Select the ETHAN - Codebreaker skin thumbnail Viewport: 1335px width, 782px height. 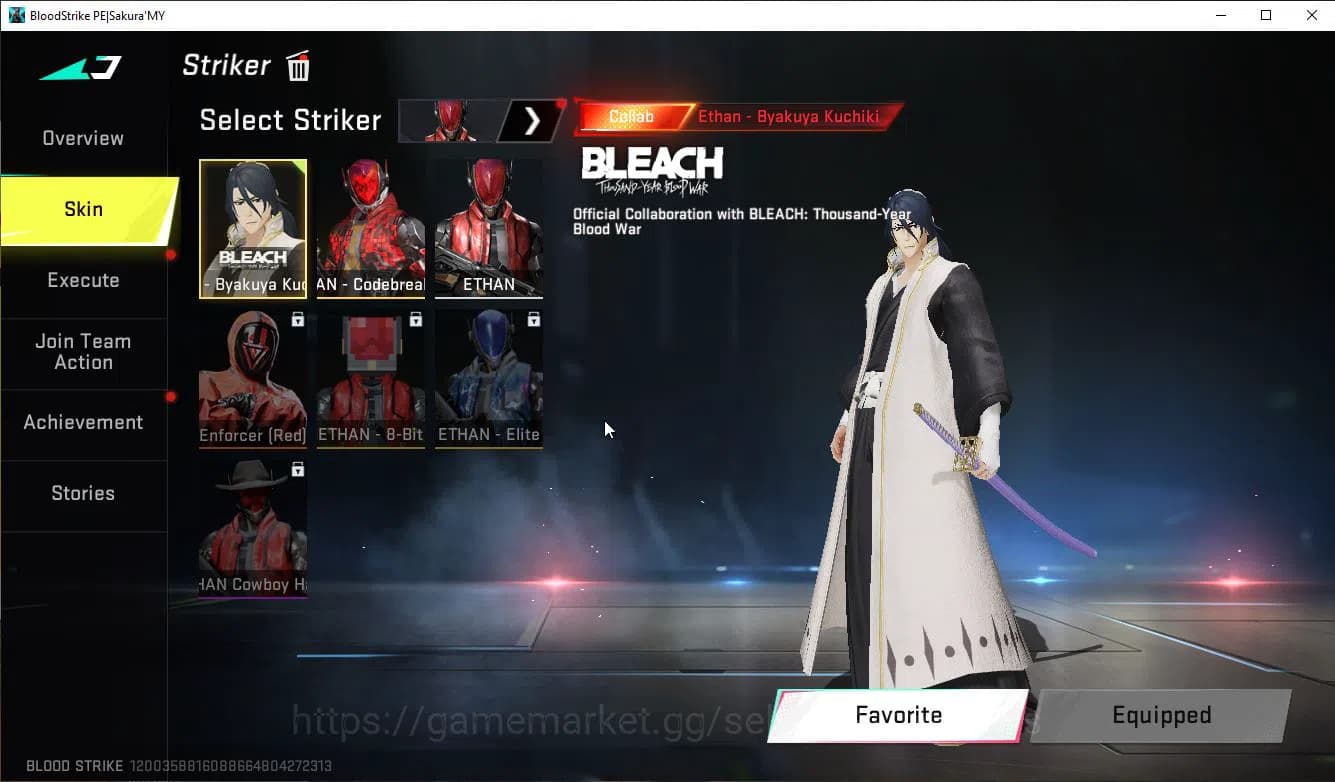[x=370, y=228]
